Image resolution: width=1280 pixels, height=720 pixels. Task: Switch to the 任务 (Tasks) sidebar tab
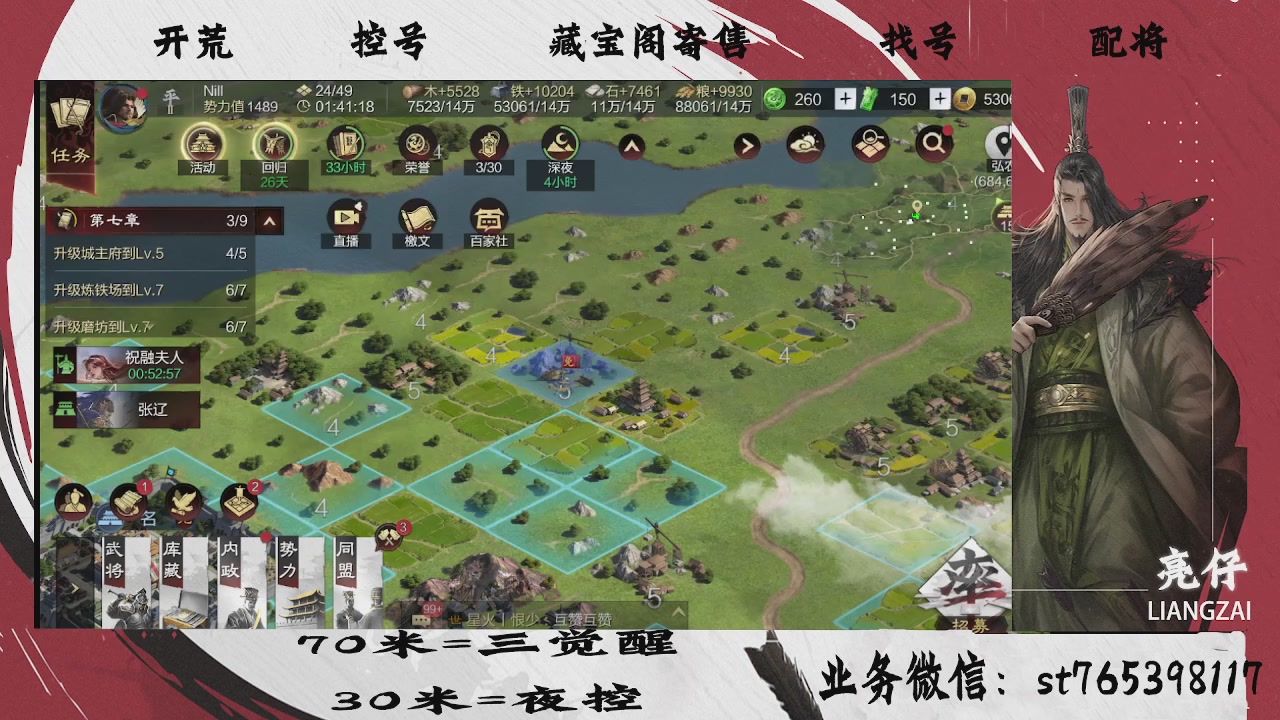pyautogui.click(x=68, y=155)
